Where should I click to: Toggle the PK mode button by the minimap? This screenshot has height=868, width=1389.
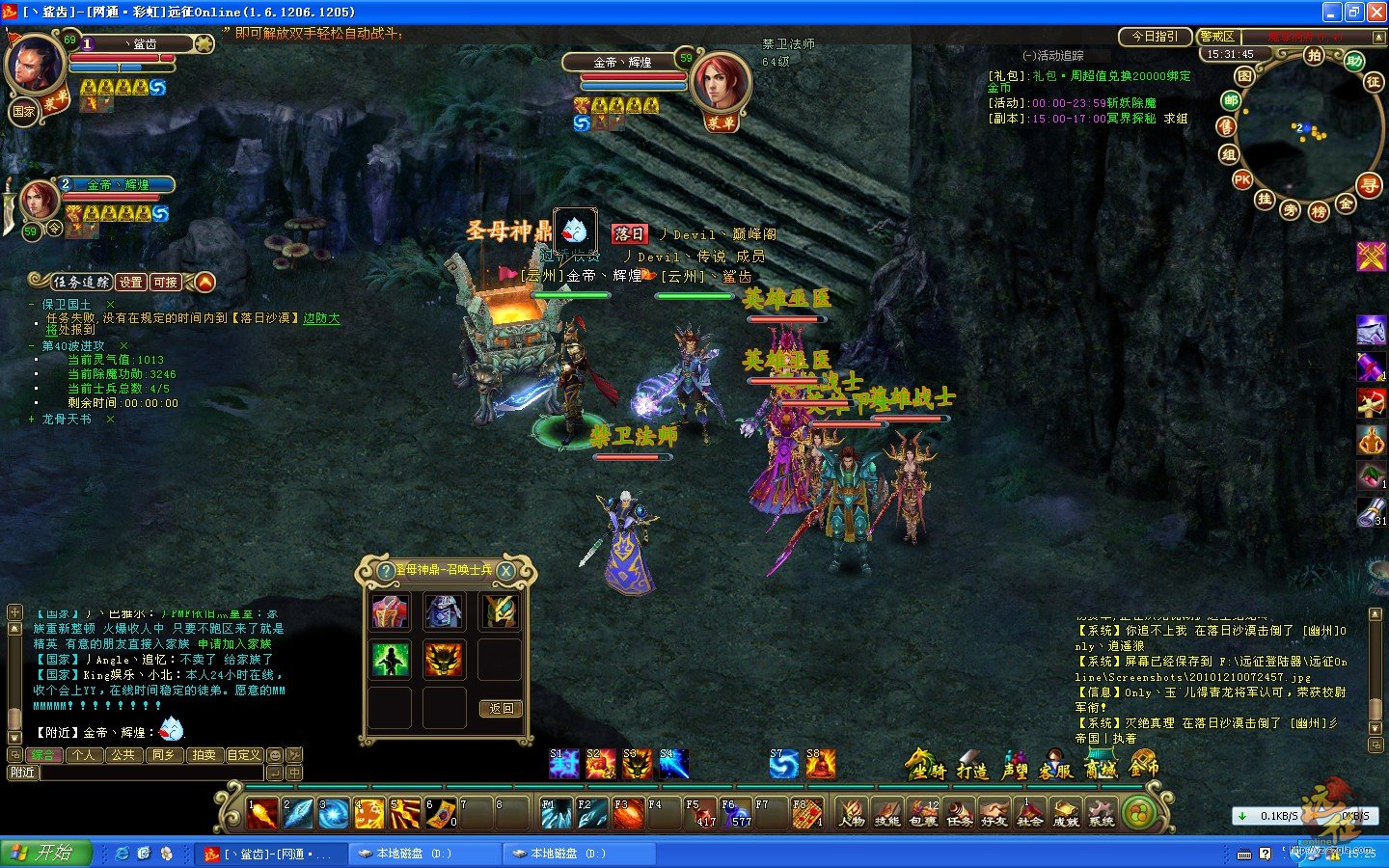pyautogui.click(x=1242, y=179)
